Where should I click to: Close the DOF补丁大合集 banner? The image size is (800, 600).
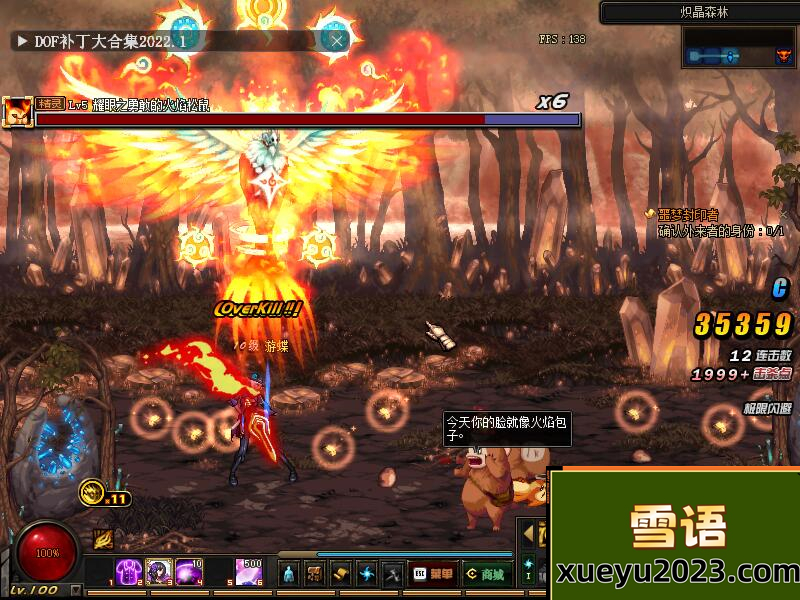tap(338, 41)
